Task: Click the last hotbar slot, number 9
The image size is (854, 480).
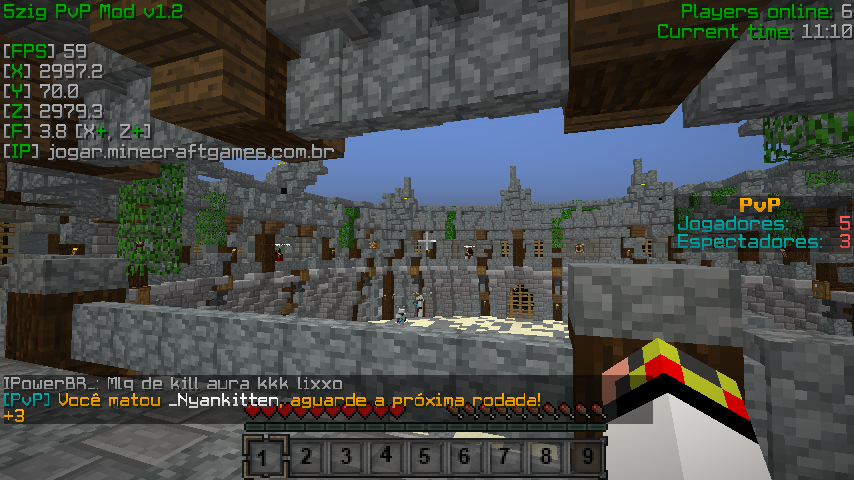Action: pyautogui.click(x=587, y=458)
